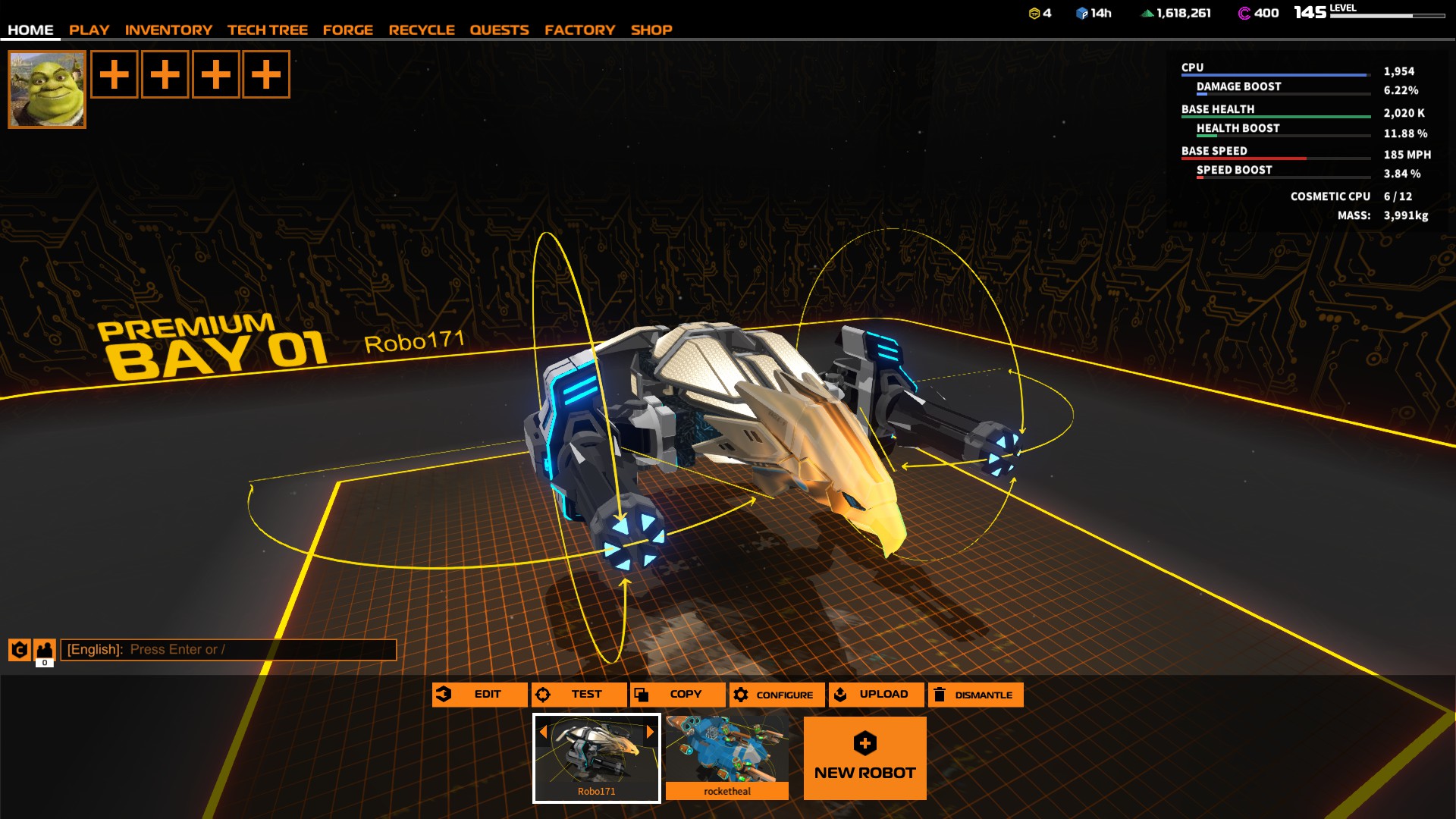Go to the Forge tab
1456x819 pixels.
click(347, 30)
